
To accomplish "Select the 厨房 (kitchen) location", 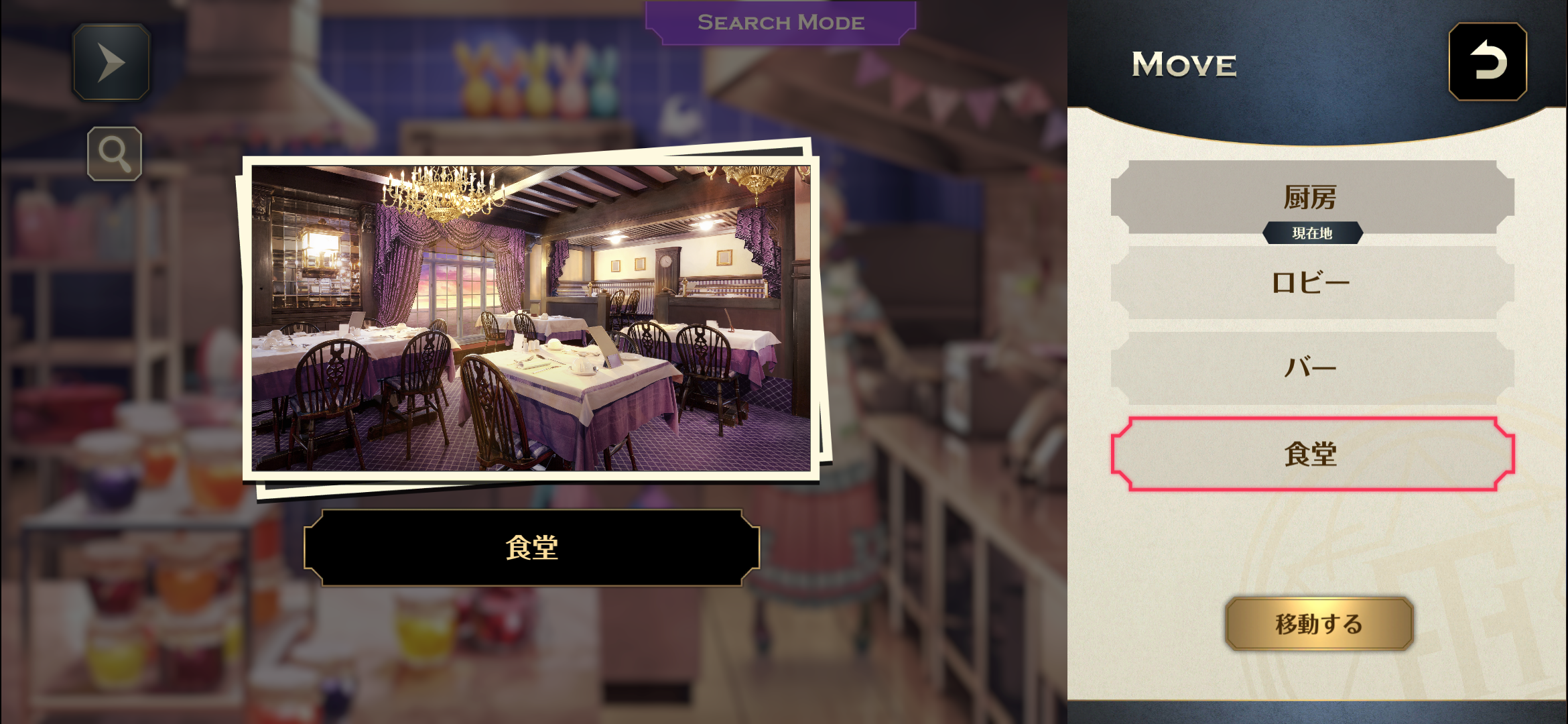I will pos(1311,197).
